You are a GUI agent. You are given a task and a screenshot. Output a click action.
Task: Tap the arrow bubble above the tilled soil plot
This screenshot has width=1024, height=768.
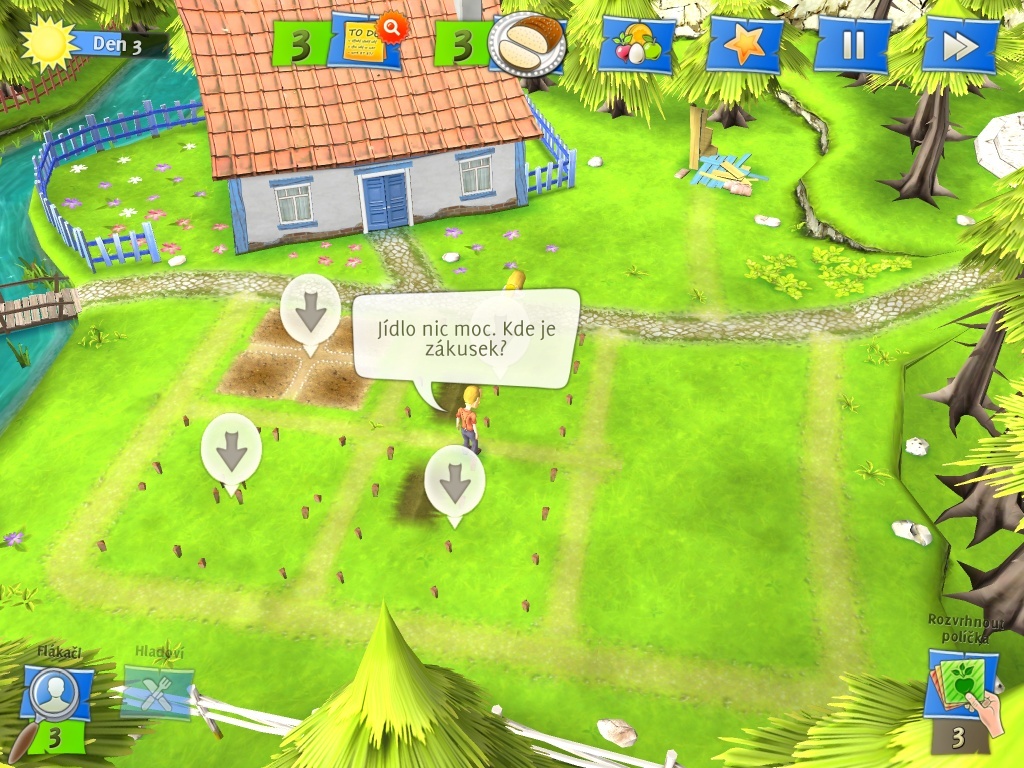tap(310, 312)
